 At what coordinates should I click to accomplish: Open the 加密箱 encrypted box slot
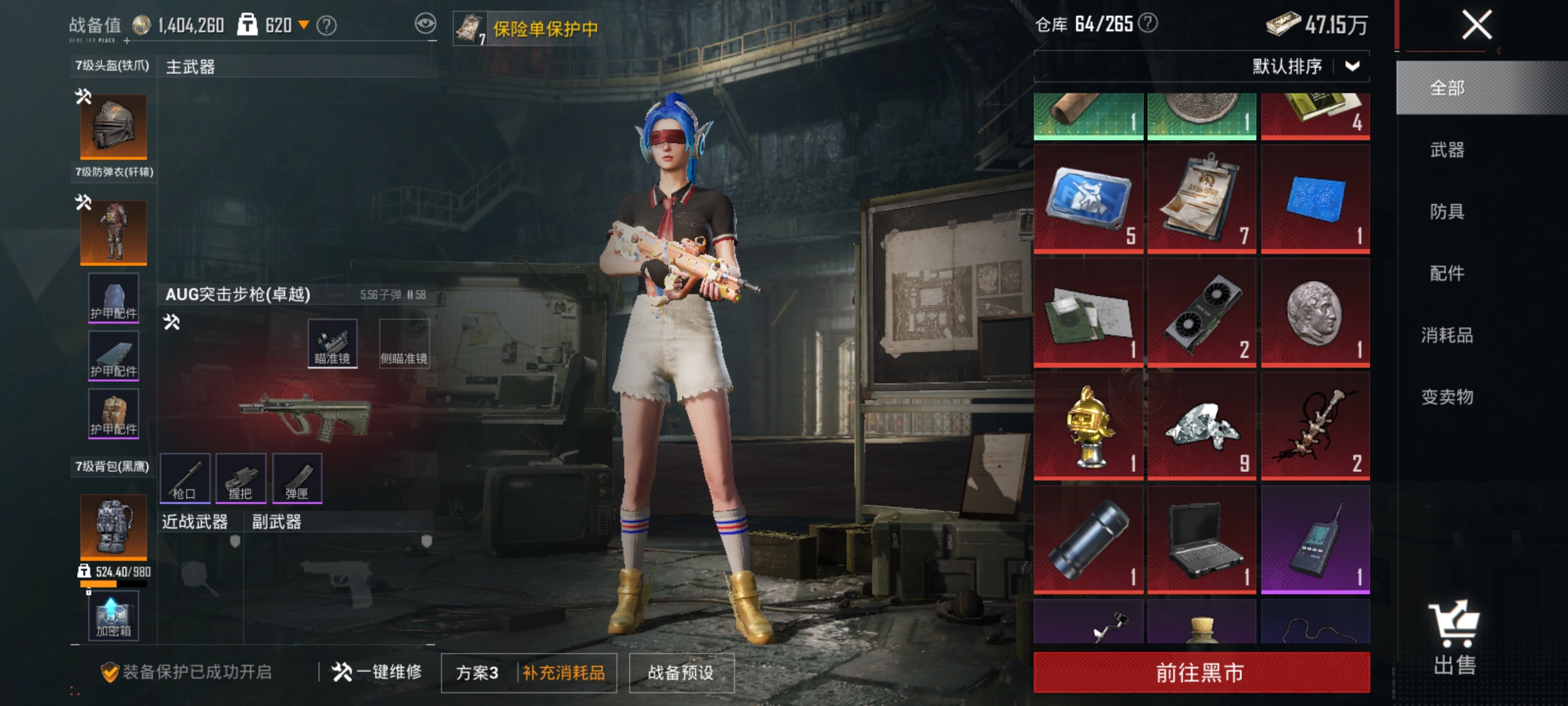tap(113, 614)
